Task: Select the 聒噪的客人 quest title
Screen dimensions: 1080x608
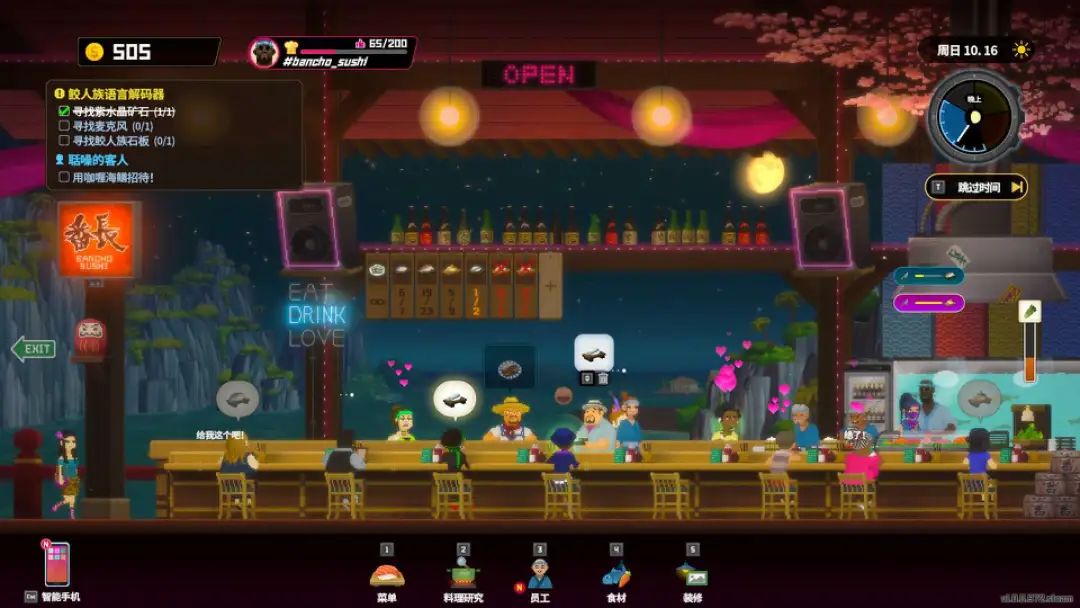Action: click(x=98, y=160)
